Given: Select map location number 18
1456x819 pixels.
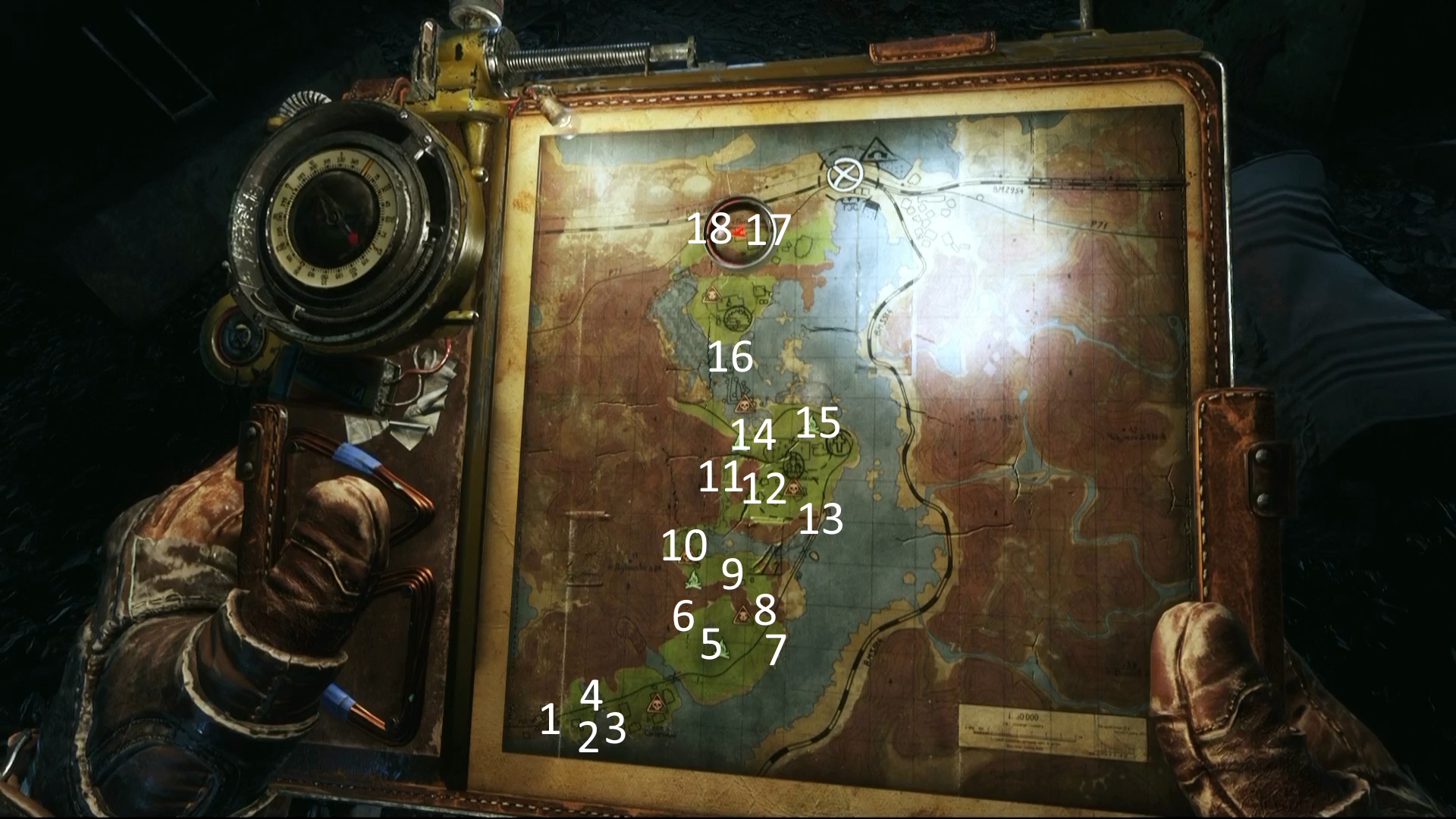Looking at the screenshot, I should tap(708, 229).
